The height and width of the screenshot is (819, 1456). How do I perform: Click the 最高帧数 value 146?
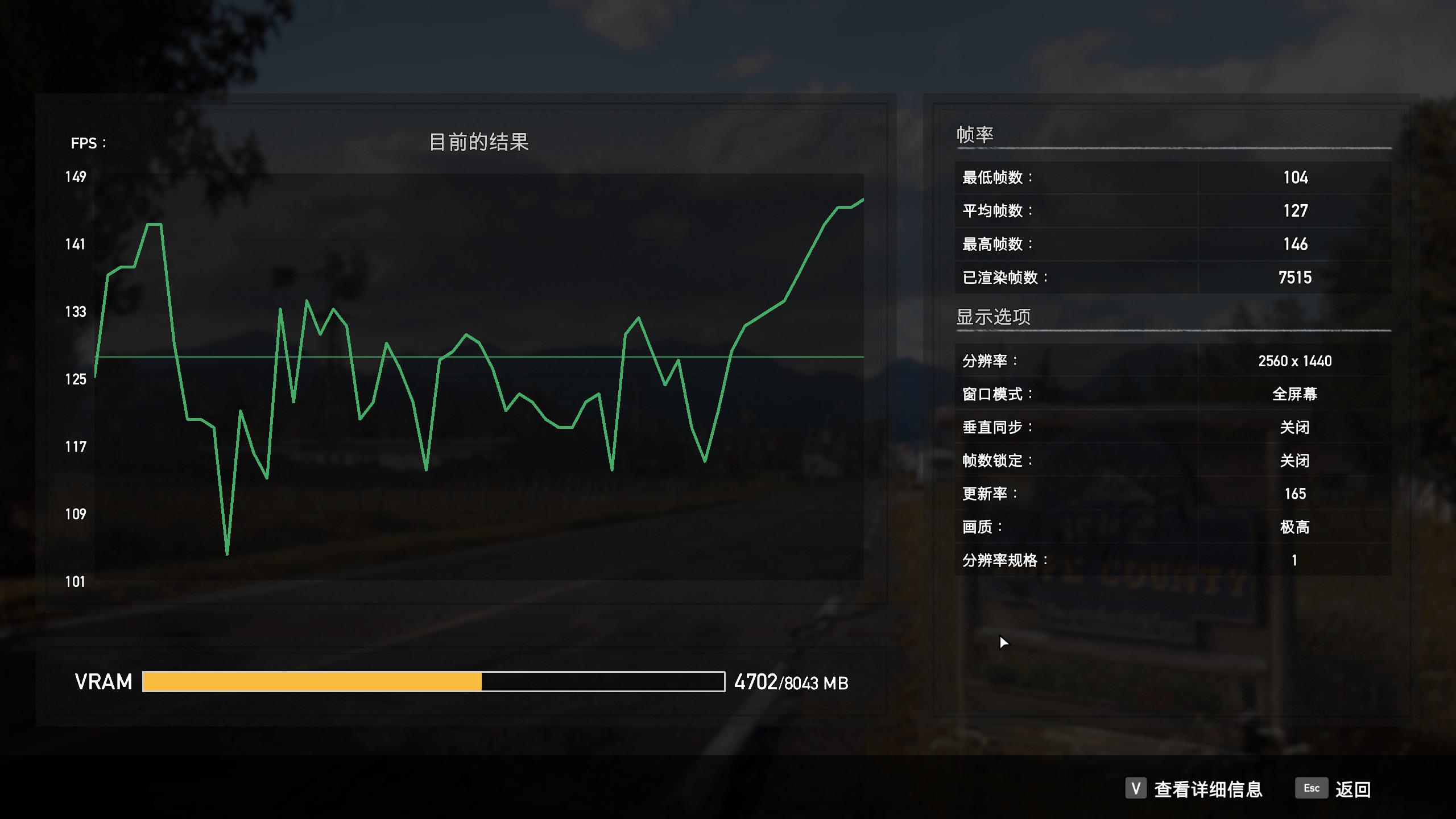1296,244
